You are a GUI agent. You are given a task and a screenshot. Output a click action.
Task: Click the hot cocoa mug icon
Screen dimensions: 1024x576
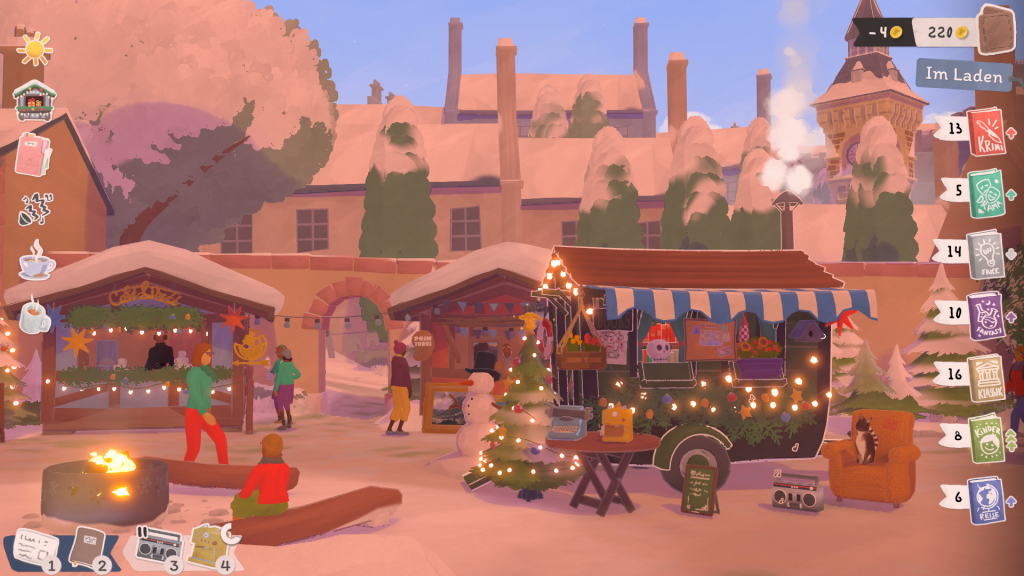pyautogui.click(x=34, y=316)
